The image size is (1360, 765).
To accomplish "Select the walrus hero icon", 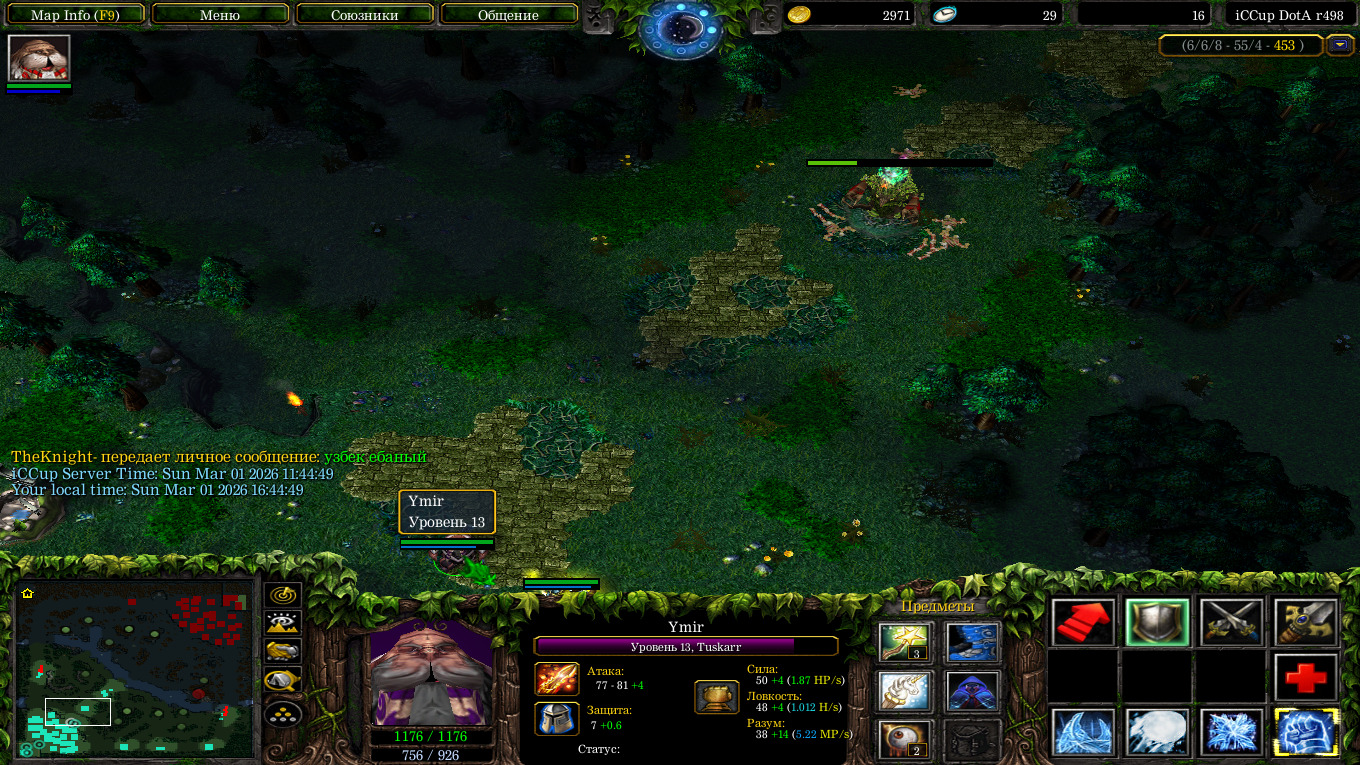I will 39,57.
